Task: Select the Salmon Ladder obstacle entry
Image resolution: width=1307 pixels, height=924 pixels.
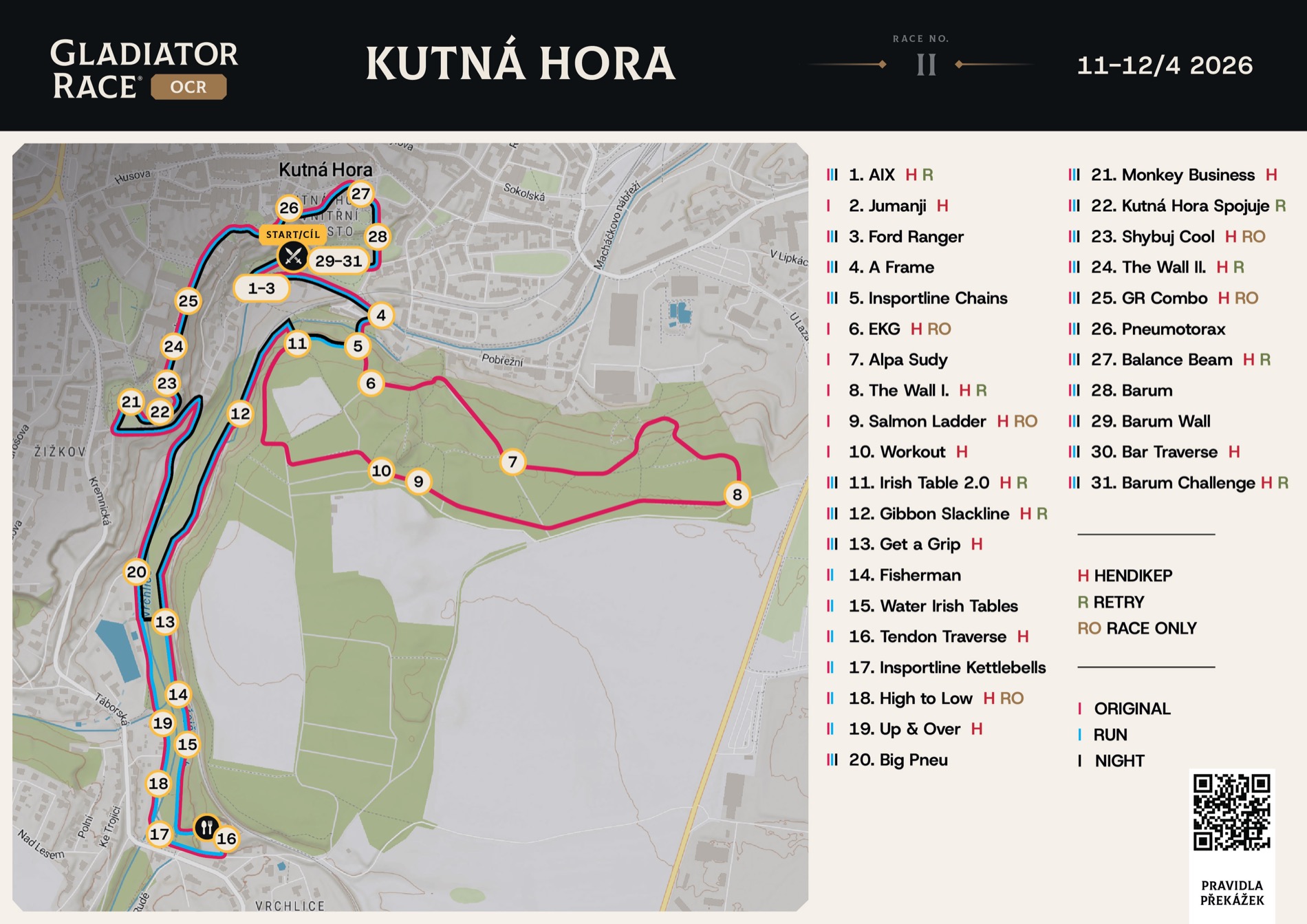Action: [917, 421]
